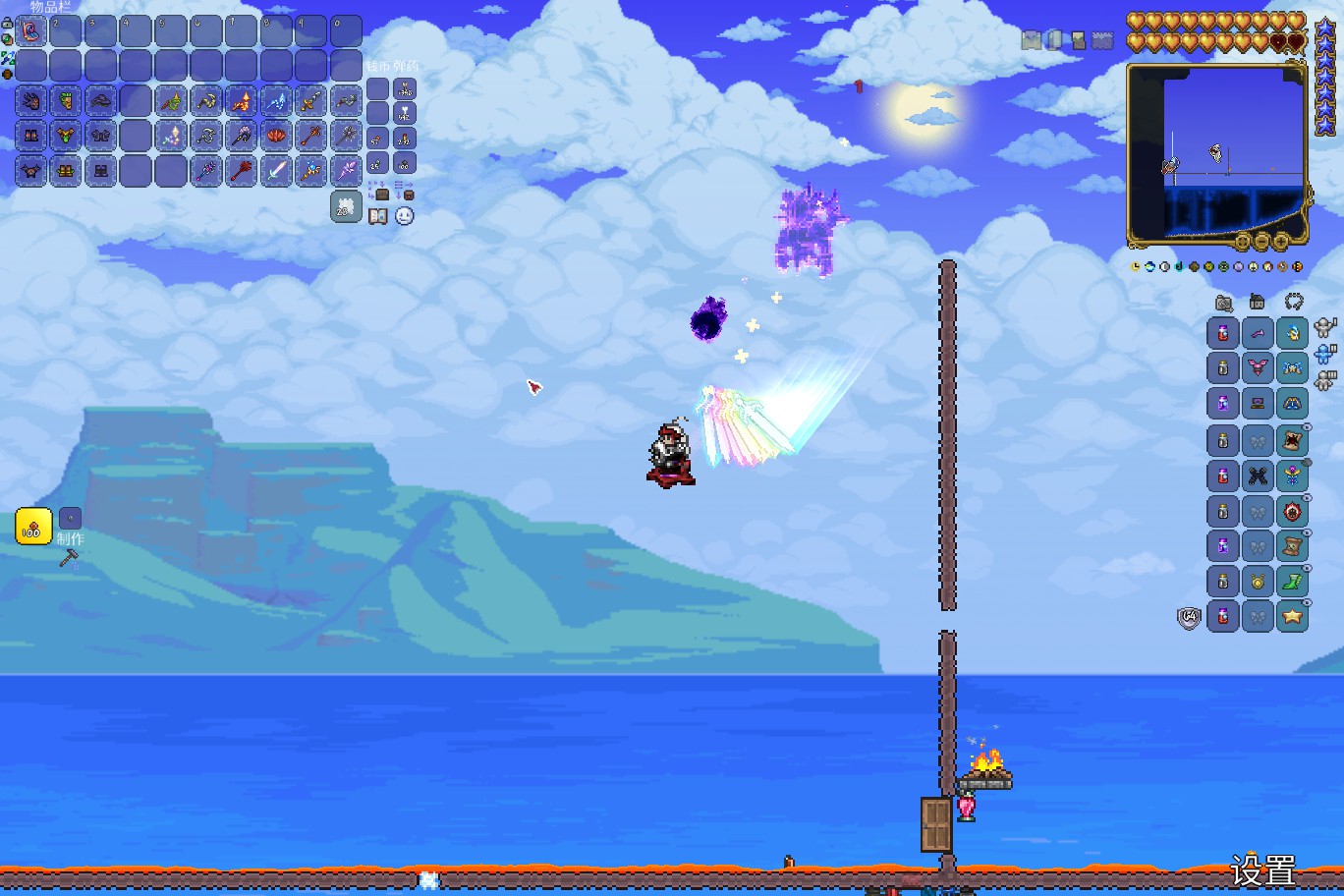
Task: Select the gold star accessory slot
Action: [x=1292, y=616]
